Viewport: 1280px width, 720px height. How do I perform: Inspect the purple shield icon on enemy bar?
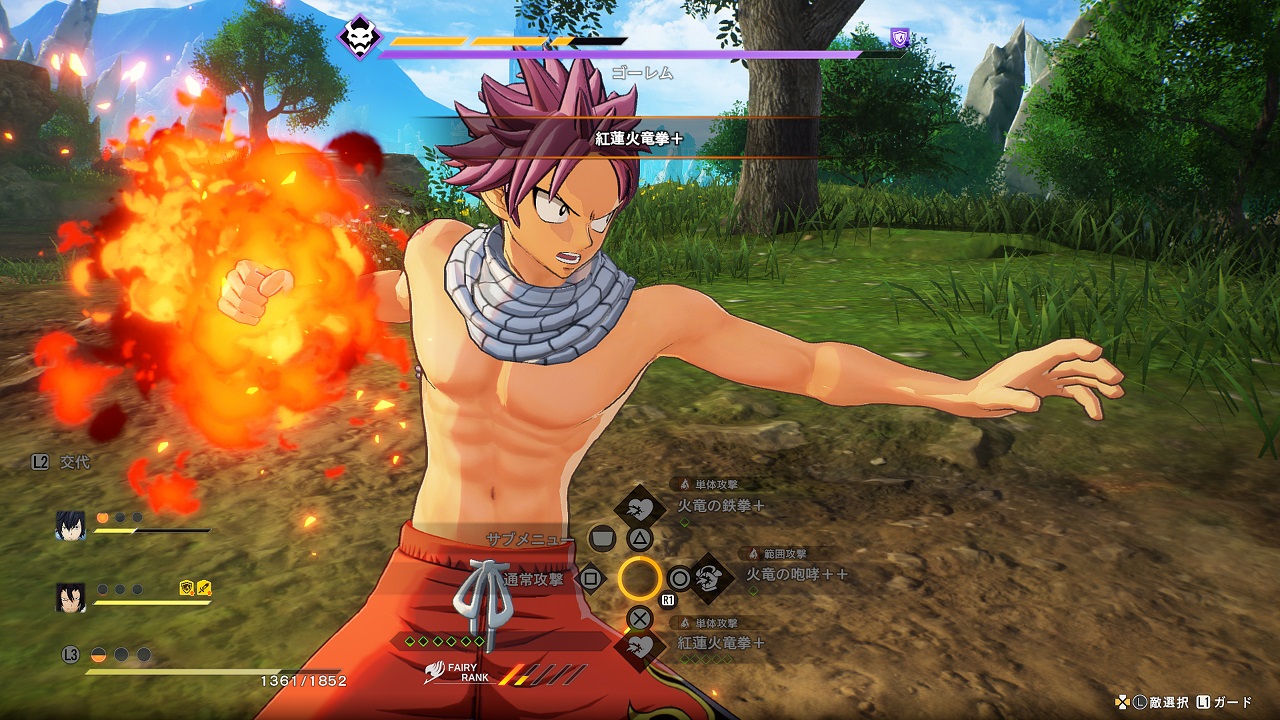900,38
